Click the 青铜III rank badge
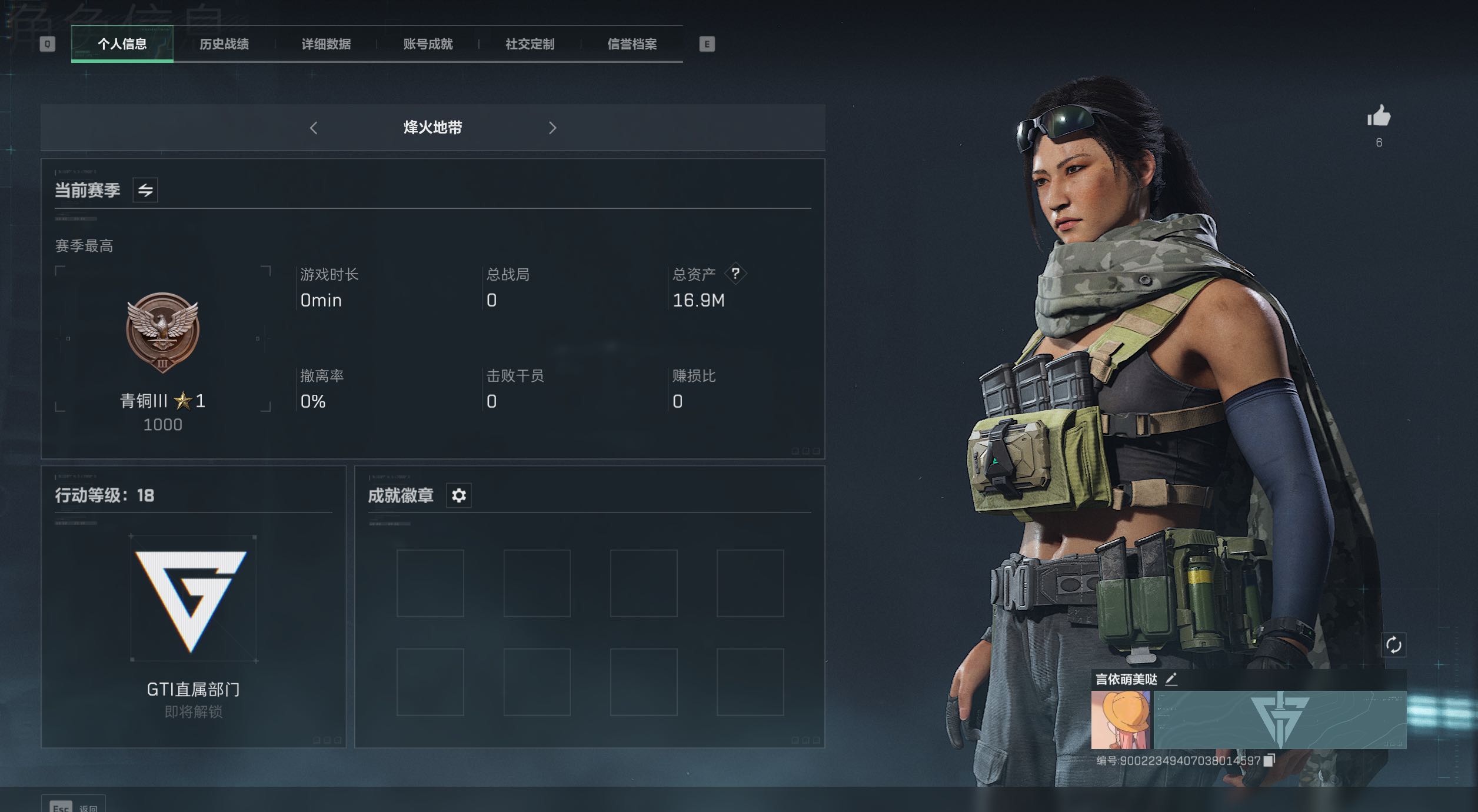Viewport: 1478px width, 812px height. pyautogui.click(x=163, y=333)
